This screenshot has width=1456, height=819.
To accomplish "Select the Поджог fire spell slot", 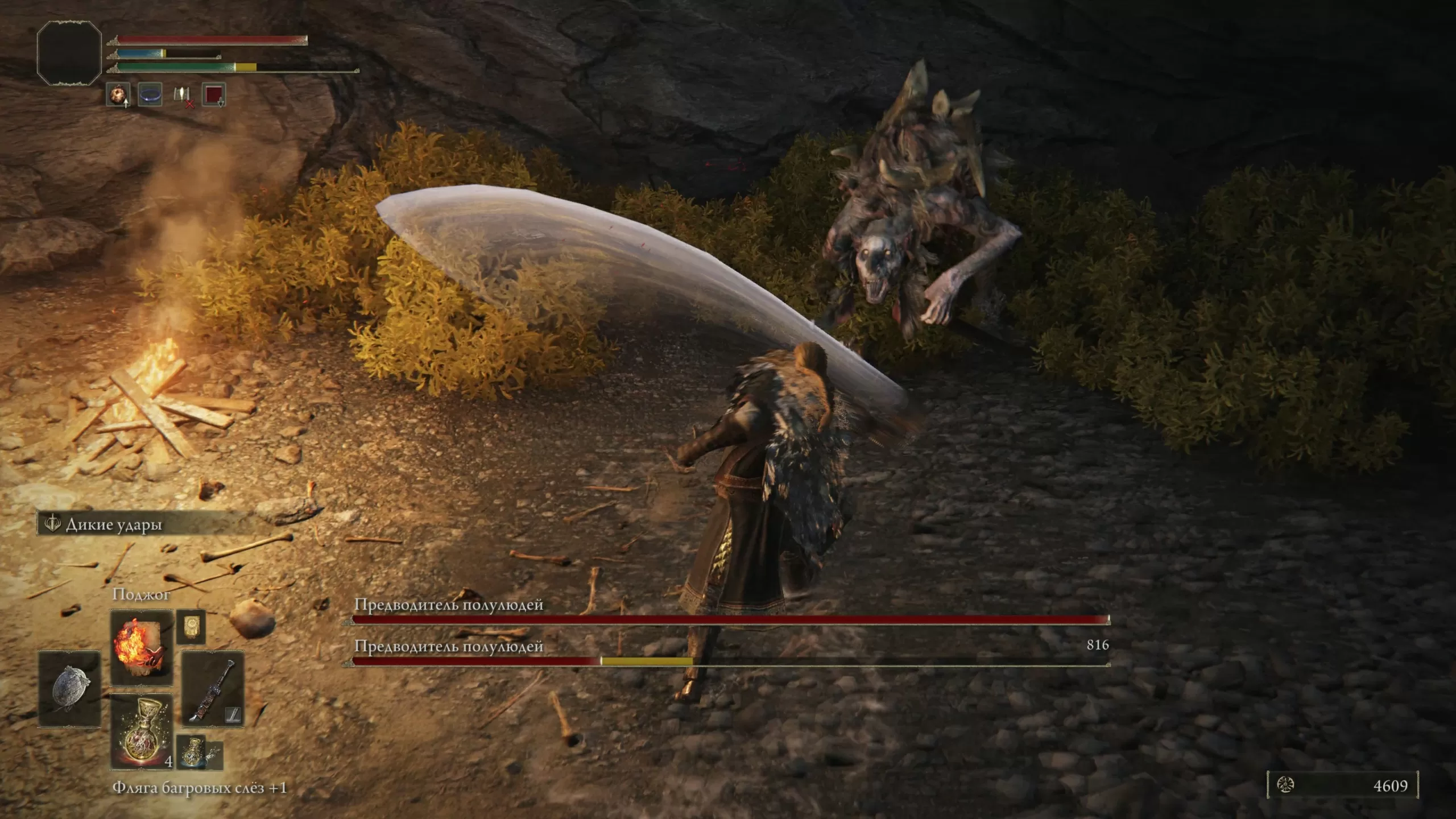I will (x=142, y=647).
